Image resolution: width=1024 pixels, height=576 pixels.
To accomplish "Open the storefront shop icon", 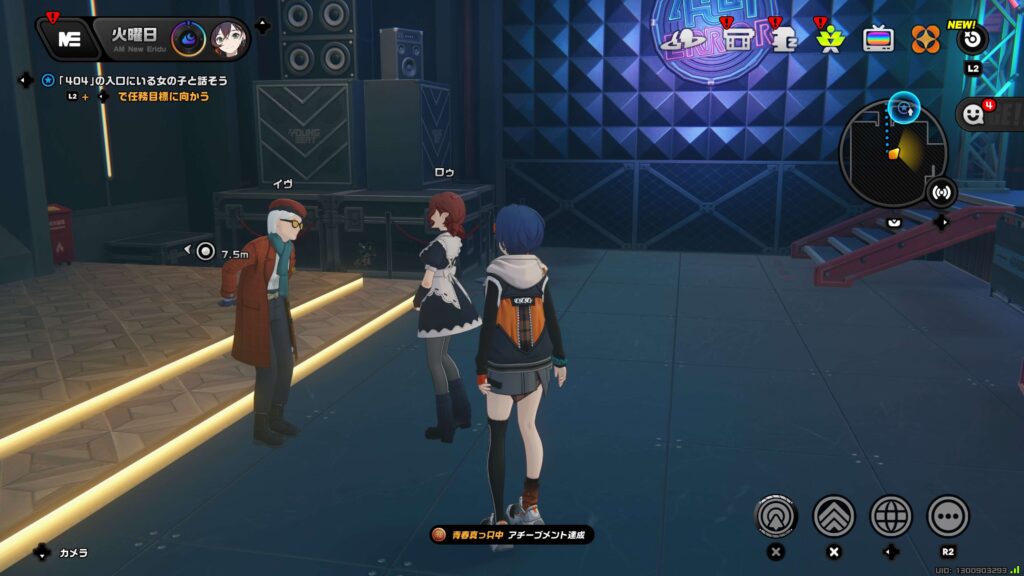I will click(738, 39).
